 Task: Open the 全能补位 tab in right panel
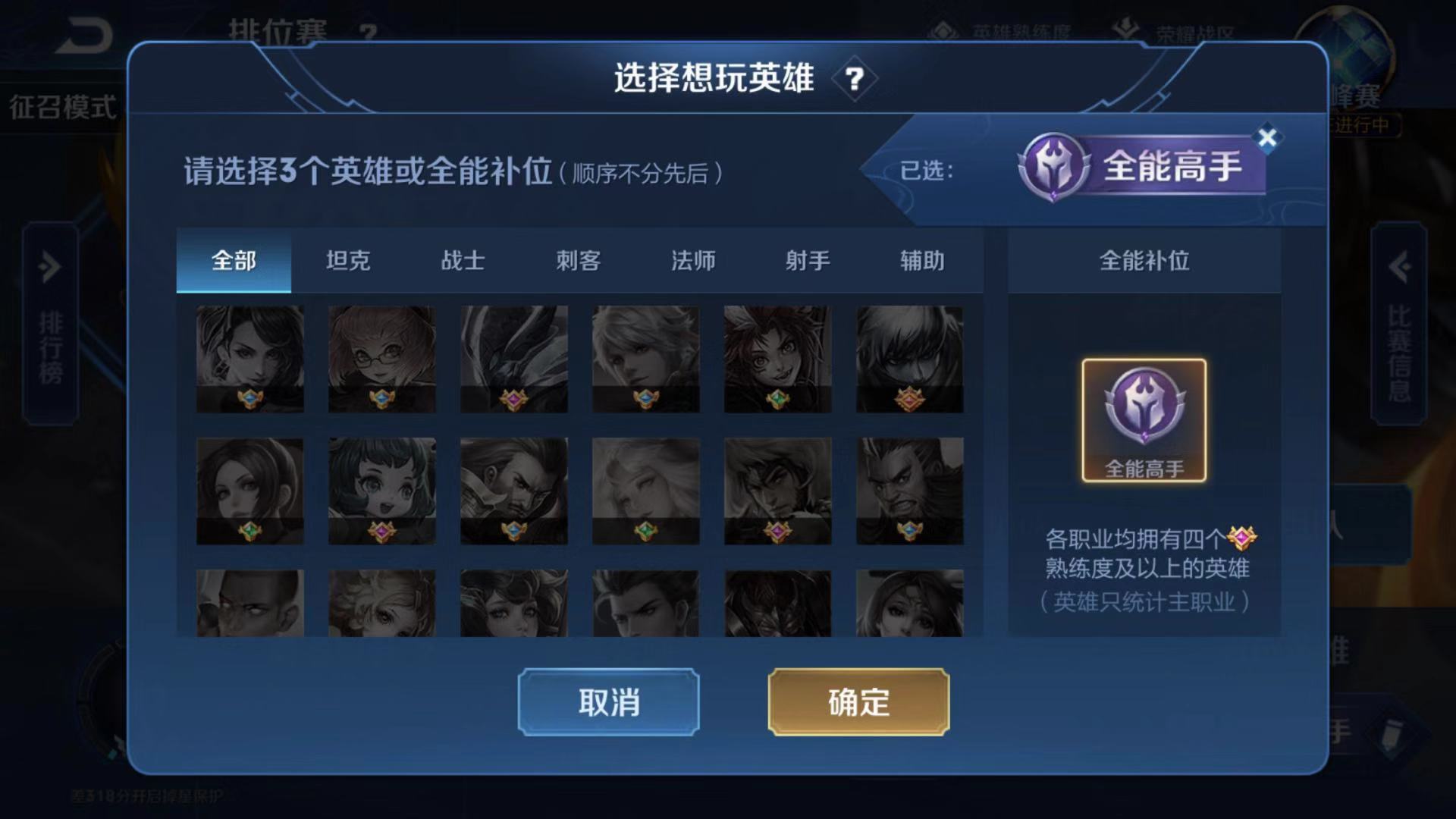[x=1144, y=261]
